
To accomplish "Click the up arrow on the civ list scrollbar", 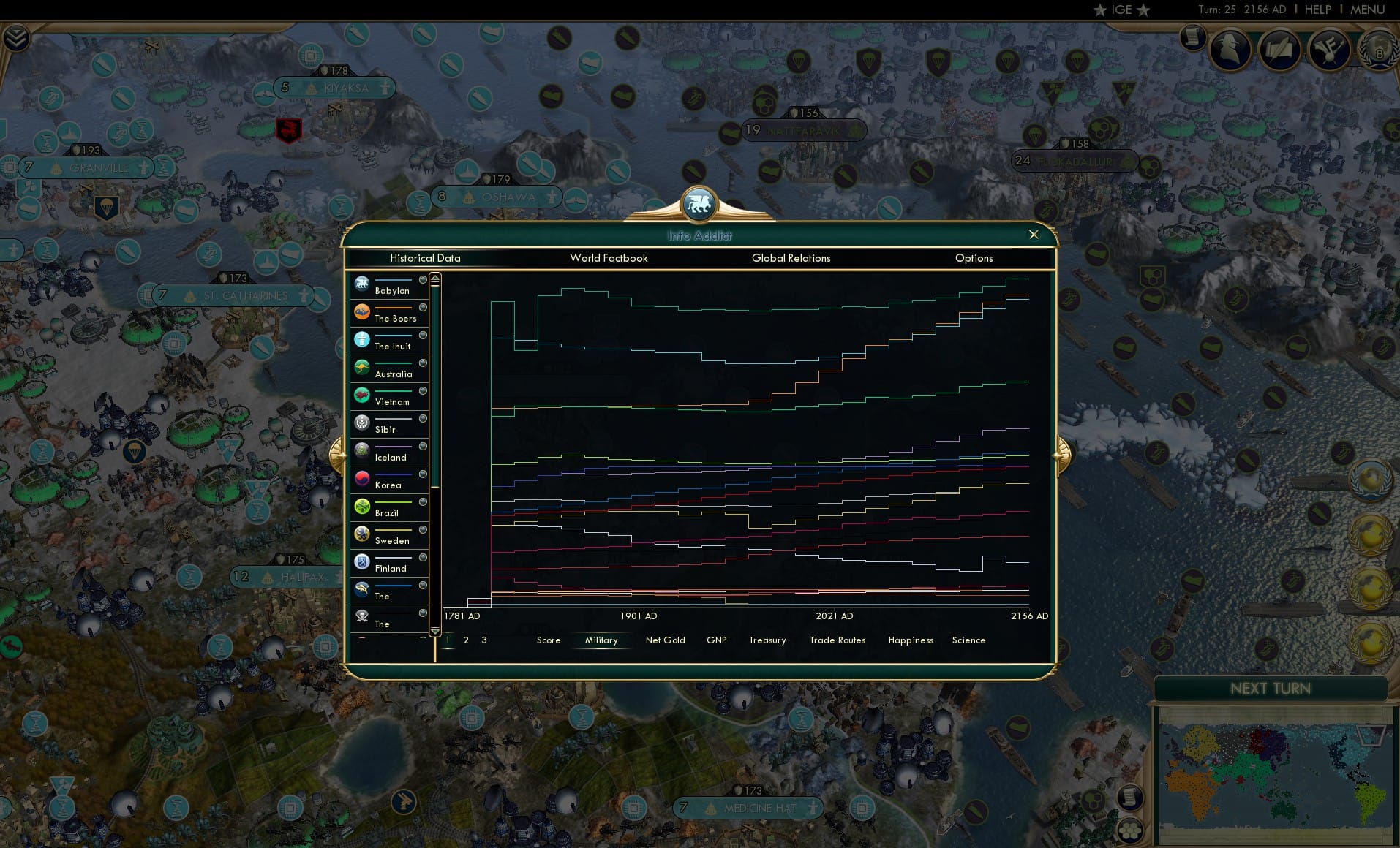I will [x=434, y=276].
